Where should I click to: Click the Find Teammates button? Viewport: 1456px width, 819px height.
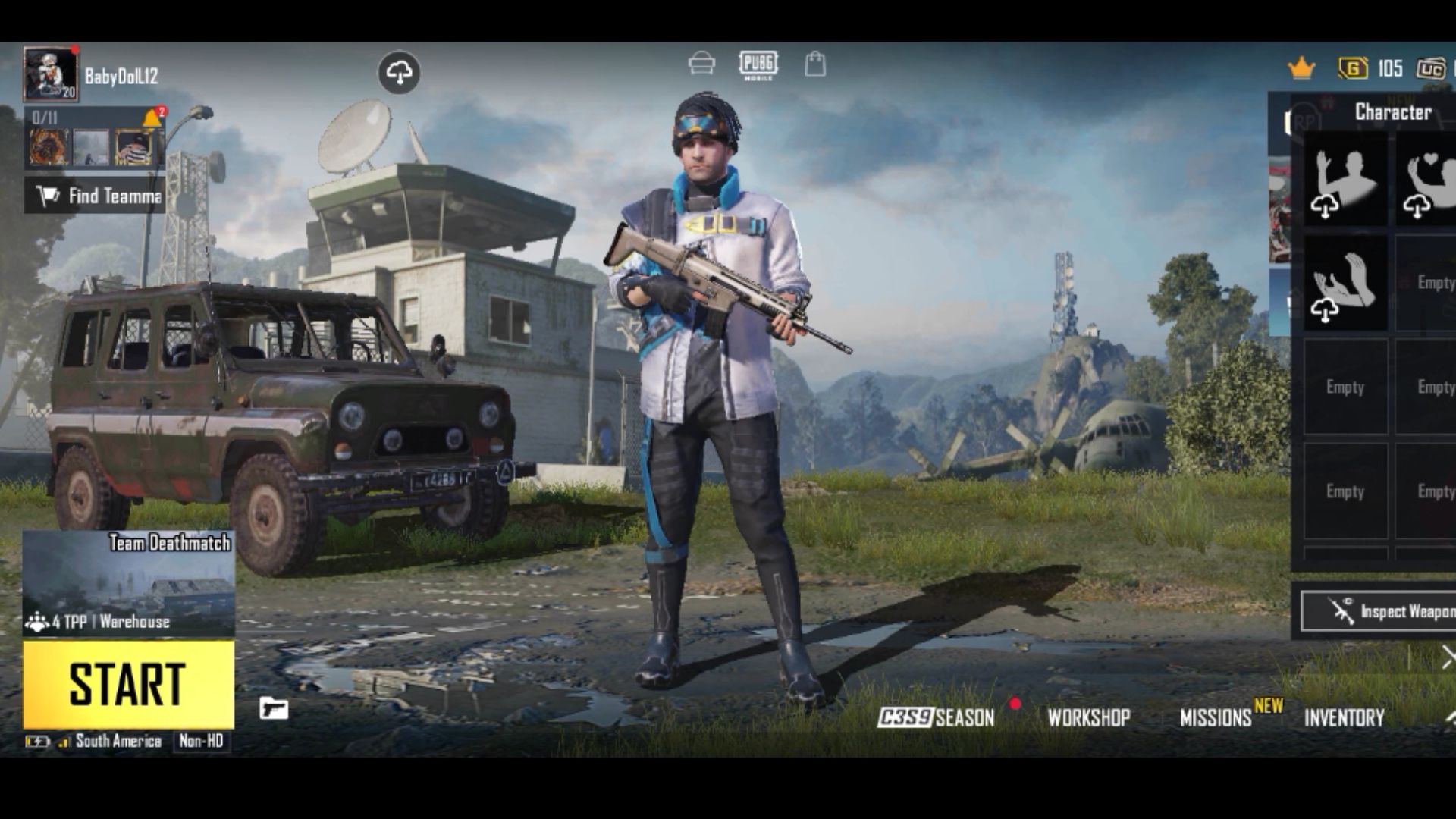(x=95, y=196)
